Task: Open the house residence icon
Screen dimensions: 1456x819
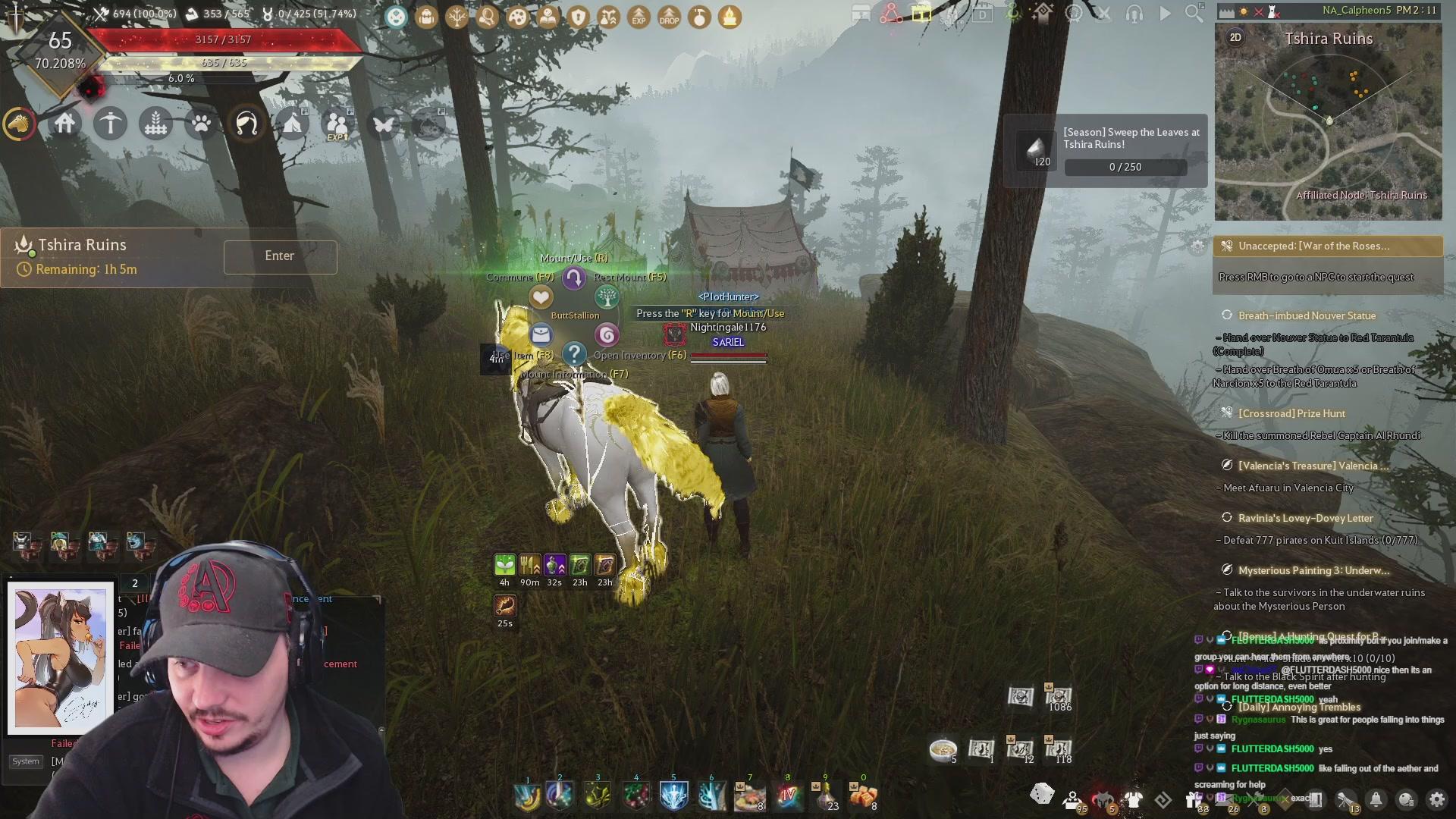Action: coord(65,123)
